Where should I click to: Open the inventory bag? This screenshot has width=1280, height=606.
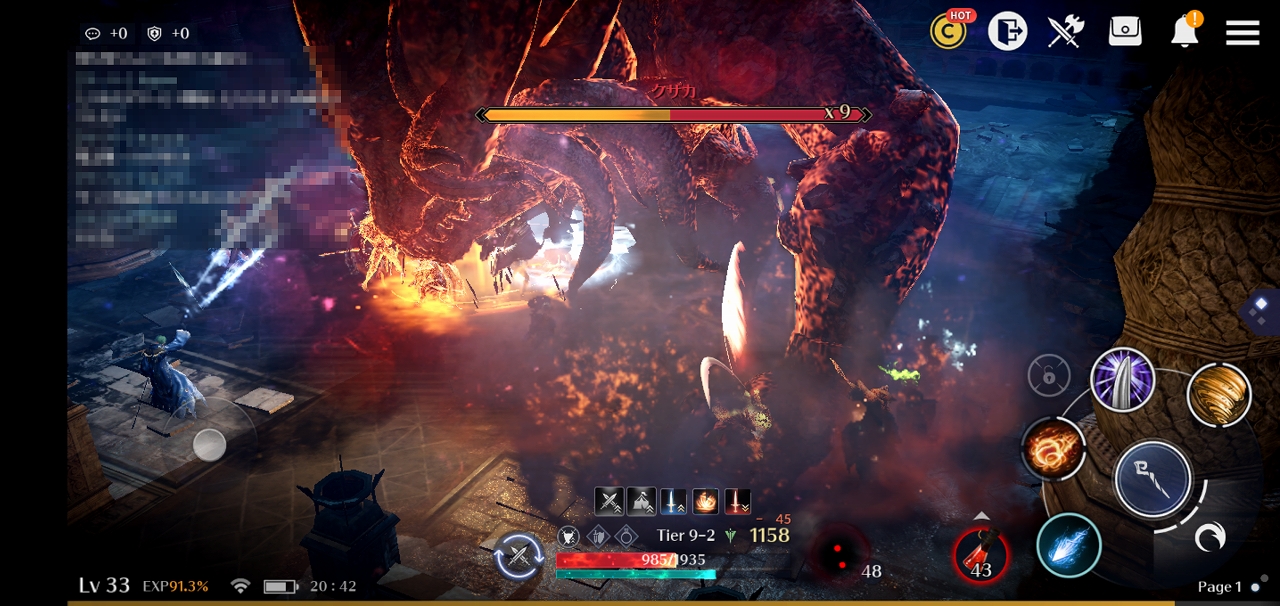(1125, 32)
